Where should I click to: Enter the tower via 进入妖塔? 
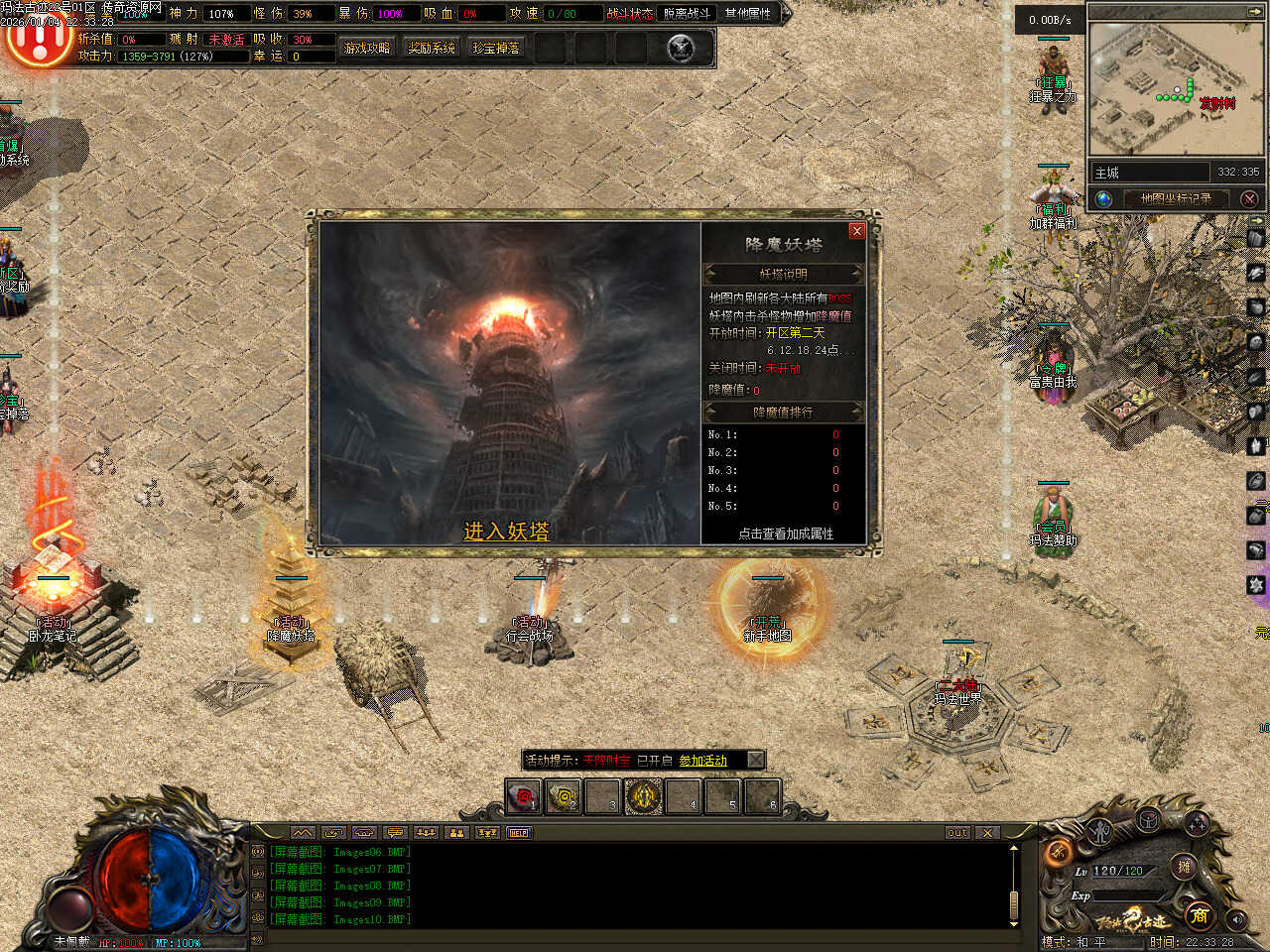506,532
